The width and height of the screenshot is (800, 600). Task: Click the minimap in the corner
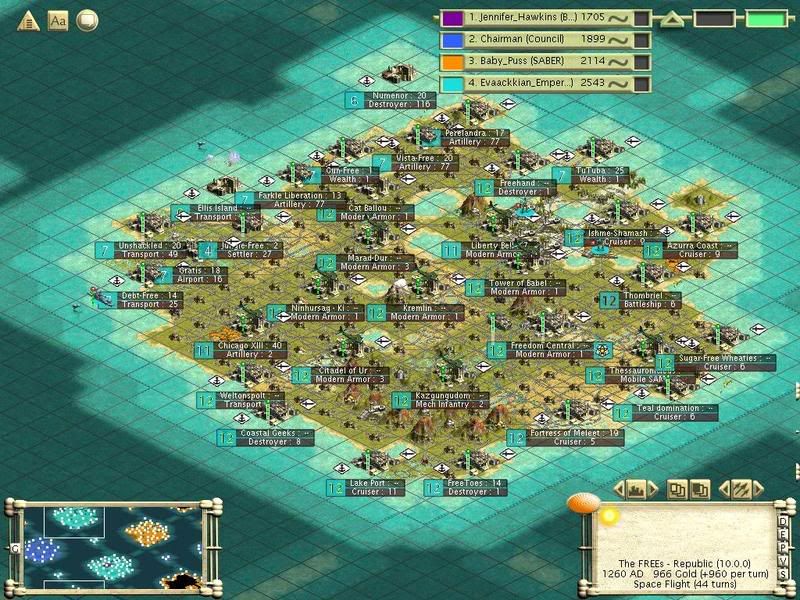[x=110, y=545]
